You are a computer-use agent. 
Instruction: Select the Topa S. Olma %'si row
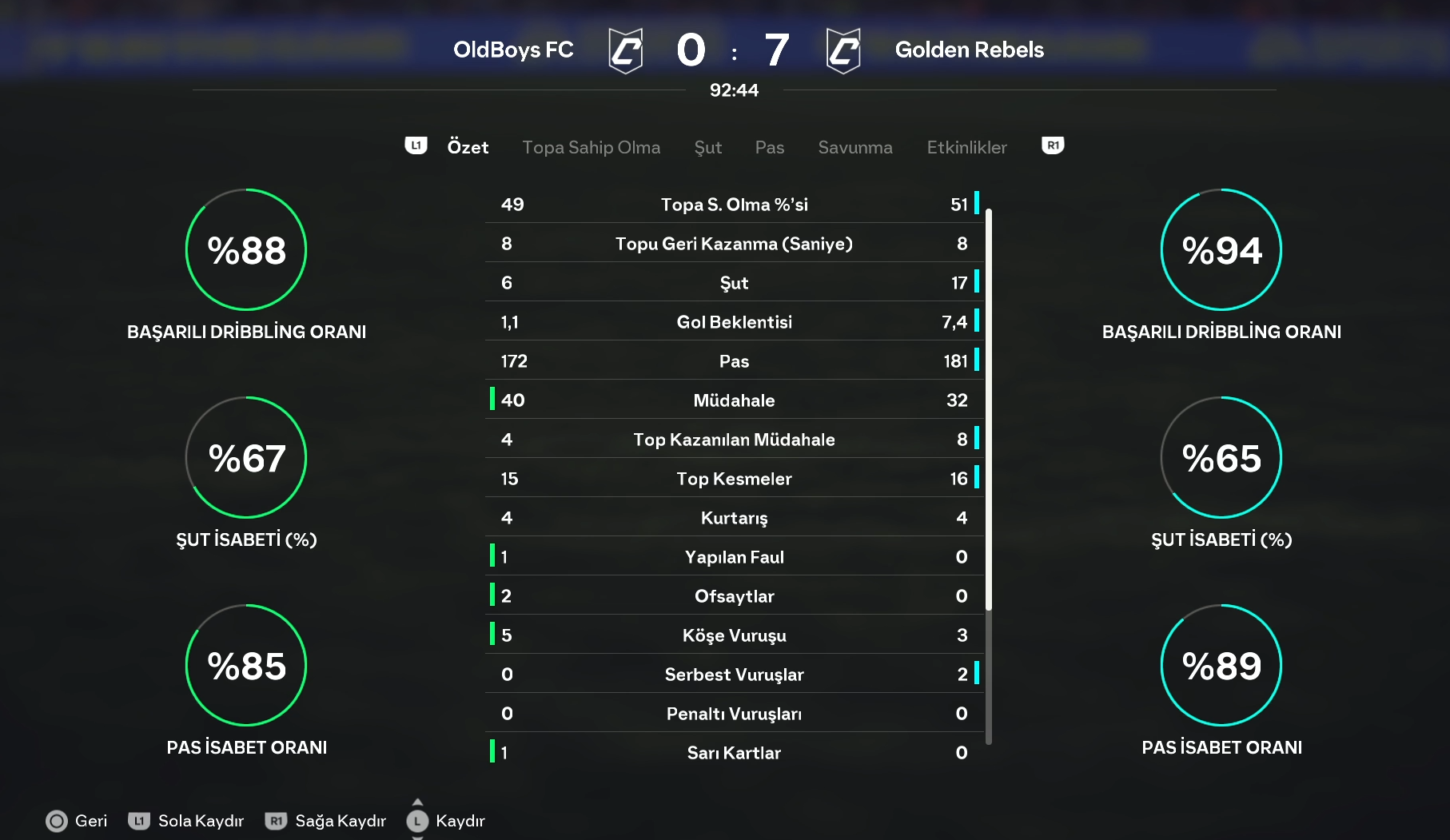pos(734,205)
